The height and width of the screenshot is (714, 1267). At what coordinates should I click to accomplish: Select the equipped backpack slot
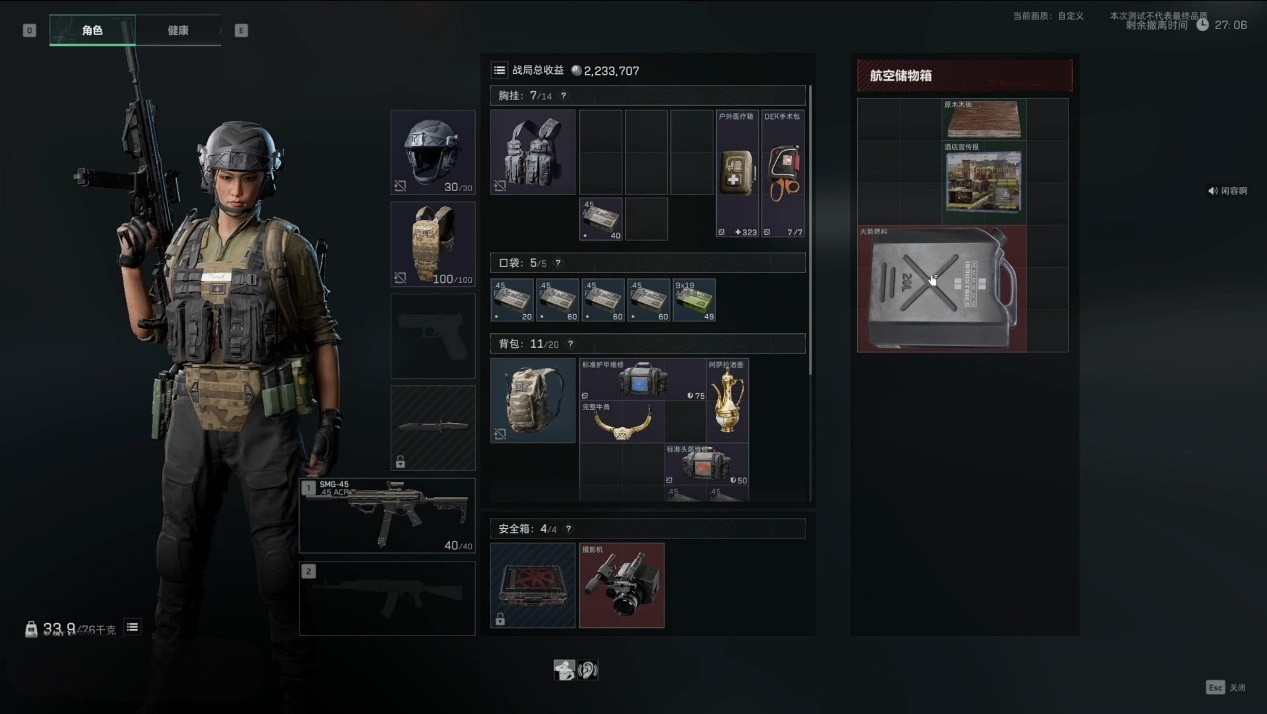pos(533,400)
